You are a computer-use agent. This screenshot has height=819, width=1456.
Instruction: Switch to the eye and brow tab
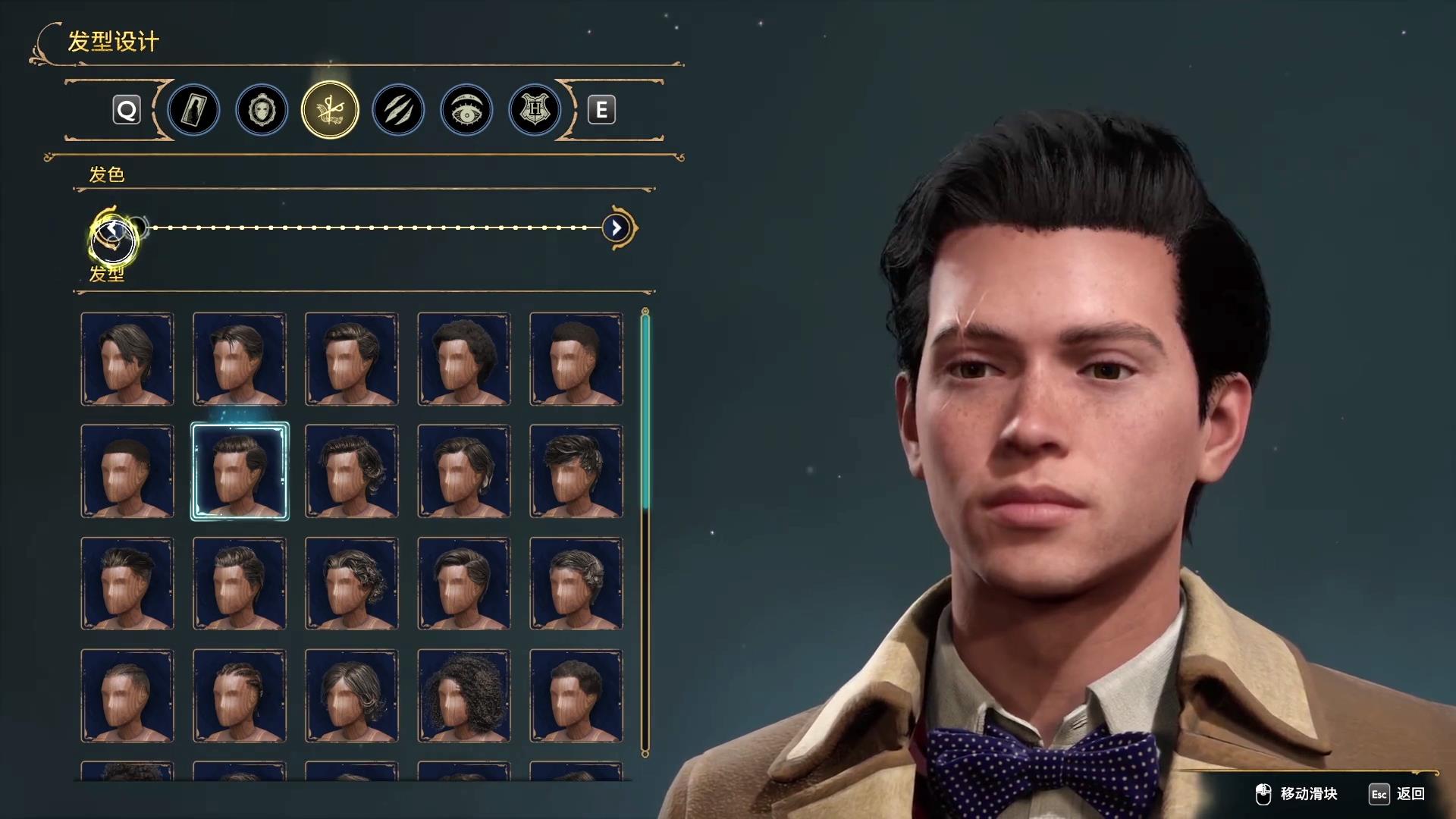point(466,111)
